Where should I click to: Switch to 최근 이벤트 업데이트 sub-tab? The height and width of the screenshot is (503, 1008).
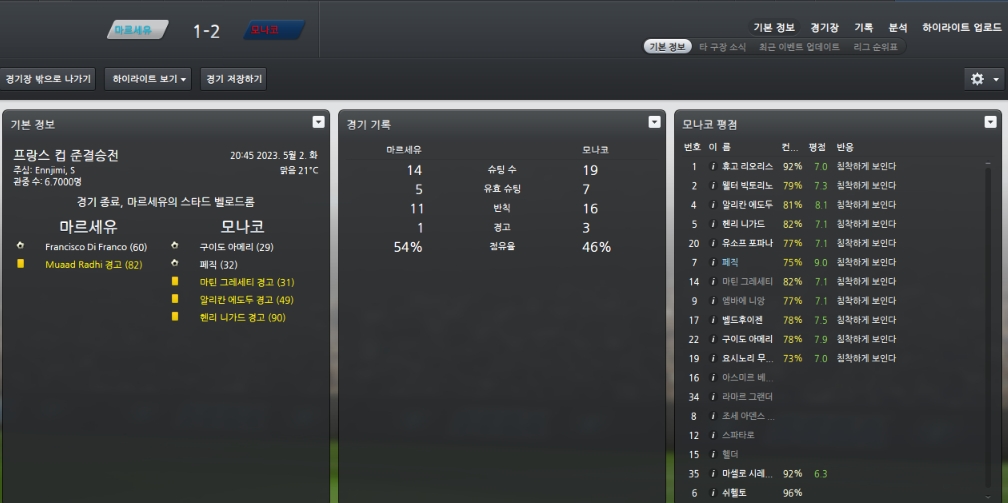[799, 47]
